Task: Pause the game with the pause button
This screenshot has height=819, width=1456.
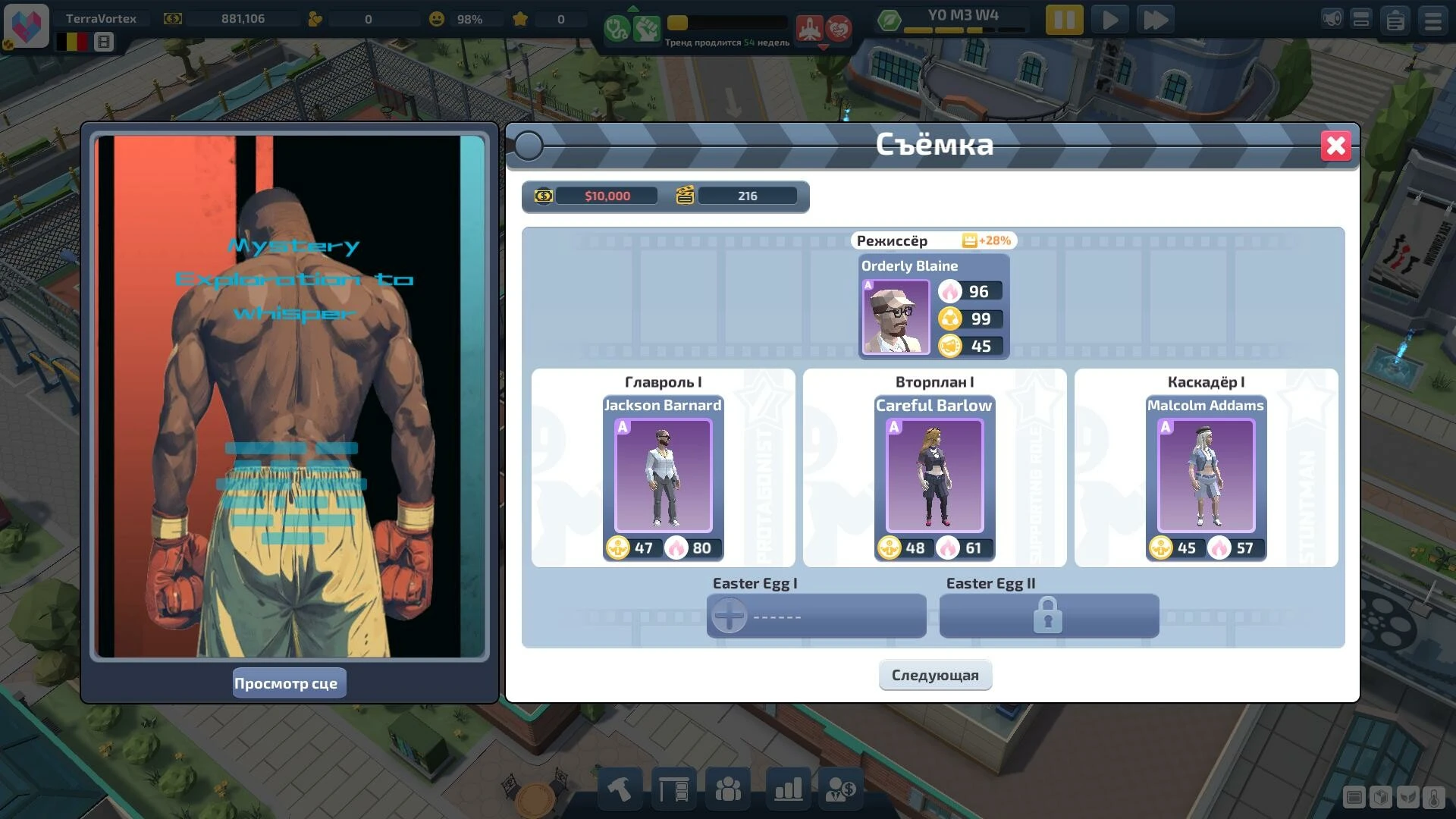Action: [1065, 20]
